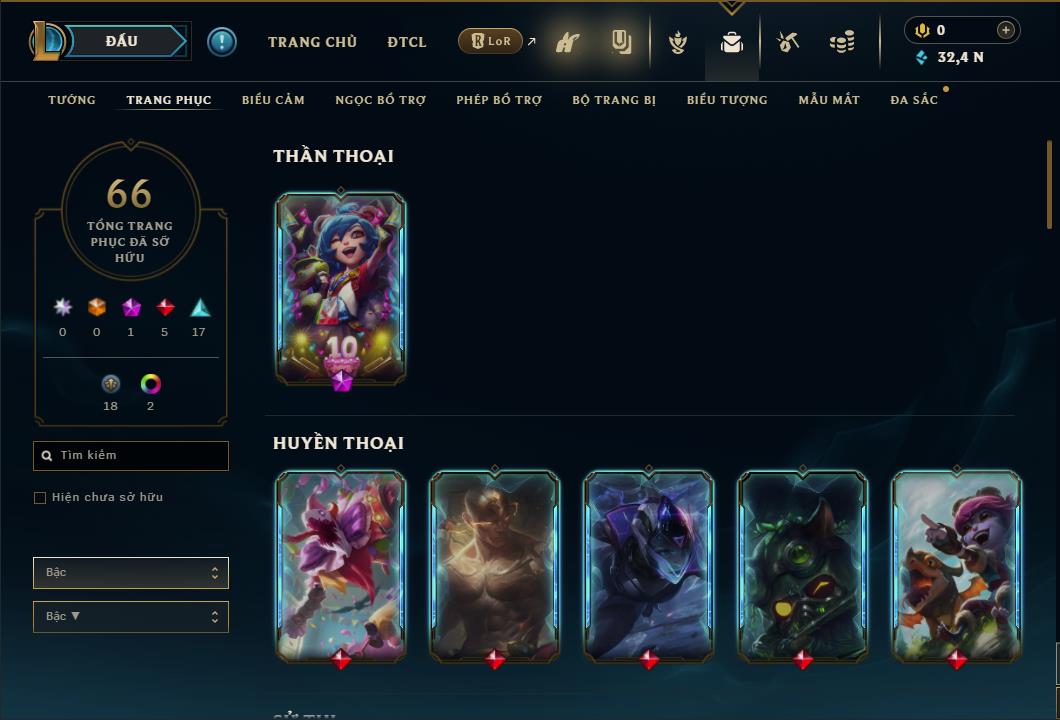Viewport: 1060px width, 720px height.
Task: Switch to the BIỂU CẢM tab
Action: click(273, 100)
